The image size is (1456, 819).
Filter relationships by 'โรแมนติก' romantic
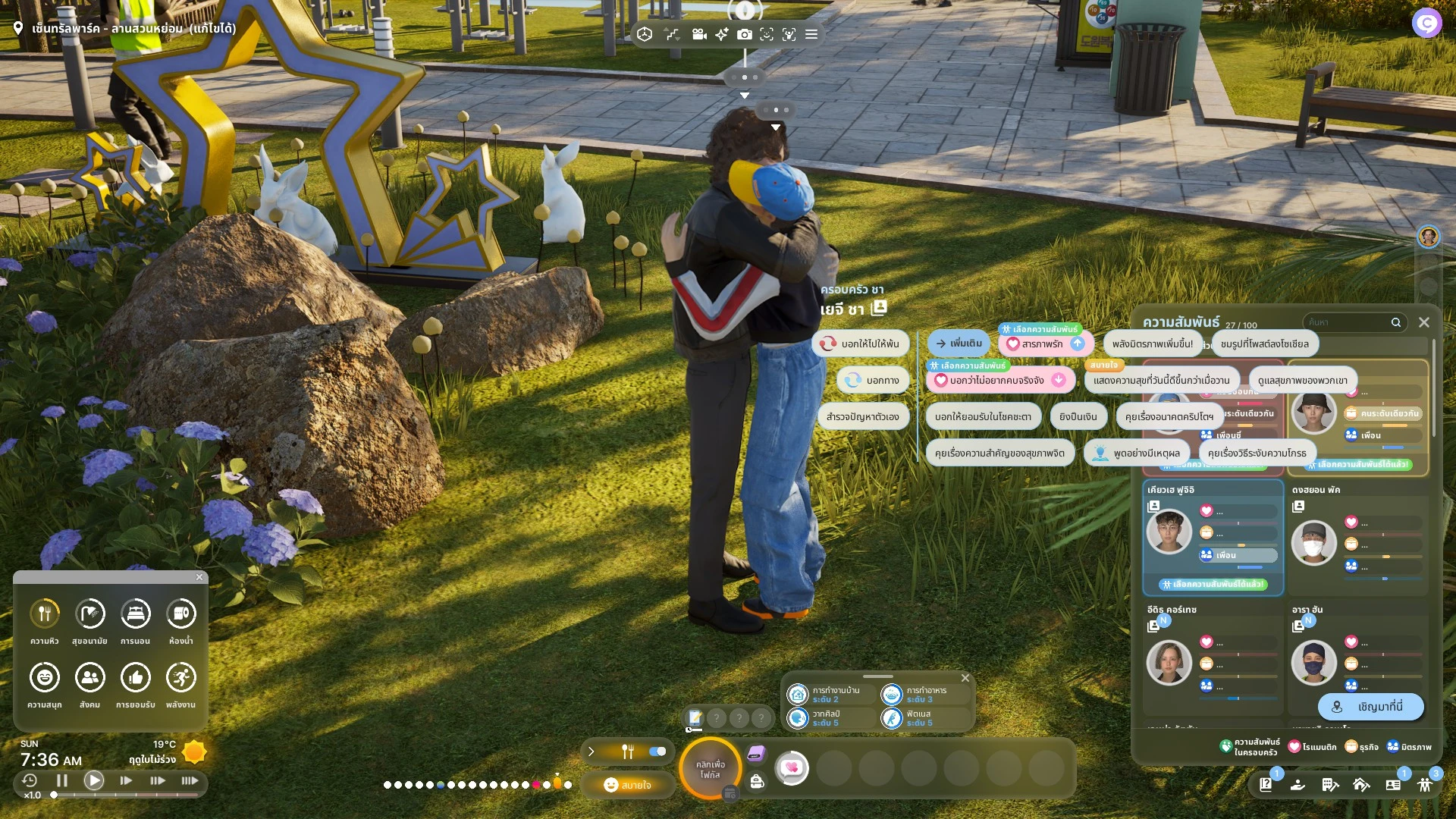coord(1312,747)
